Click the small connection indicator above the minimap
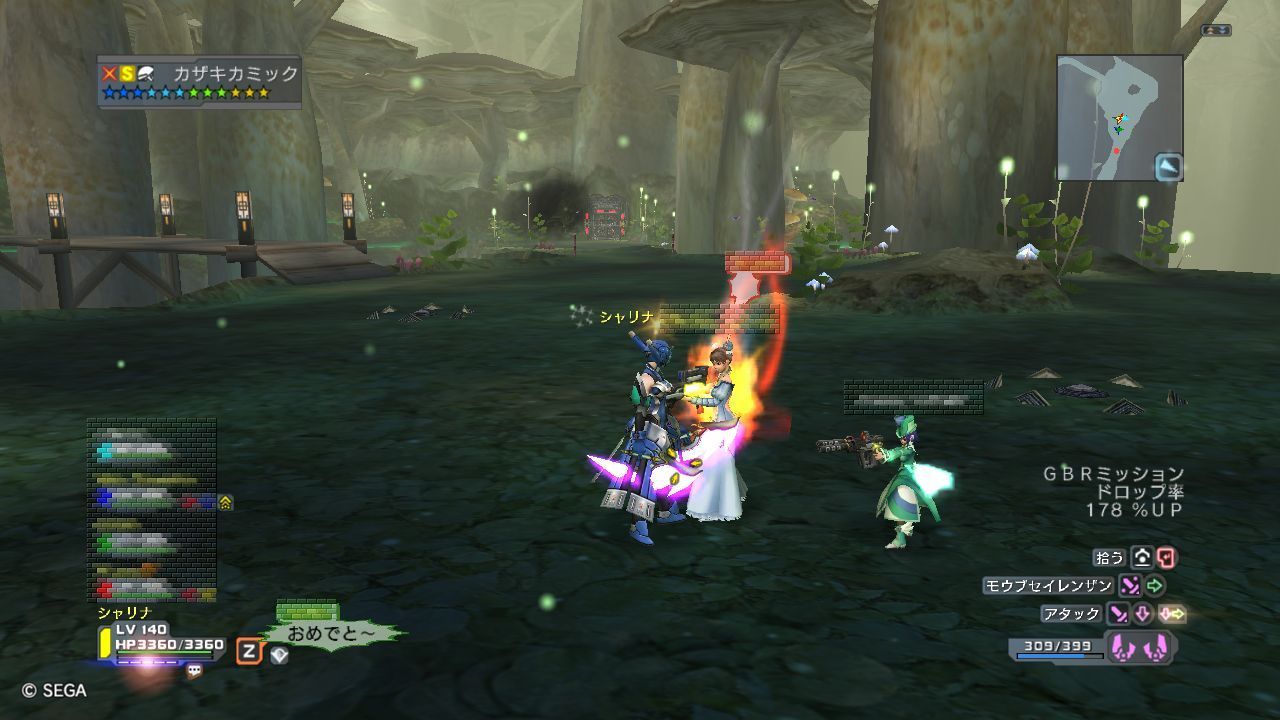1280x720 pixels. (x=1217, y=31)
